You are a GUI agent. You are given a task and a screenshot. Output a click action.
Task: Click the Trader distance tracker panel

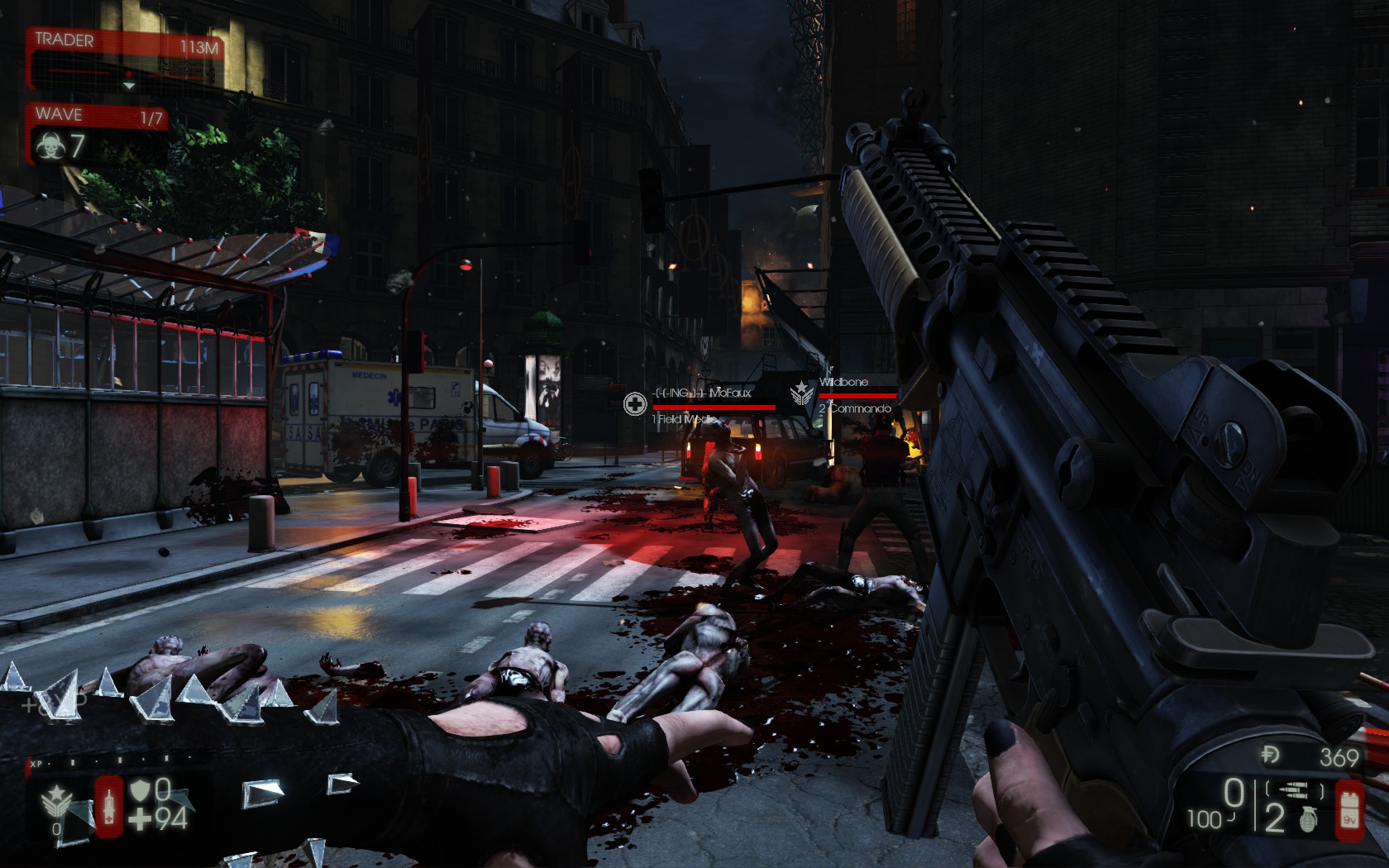[x=126, y=58]
